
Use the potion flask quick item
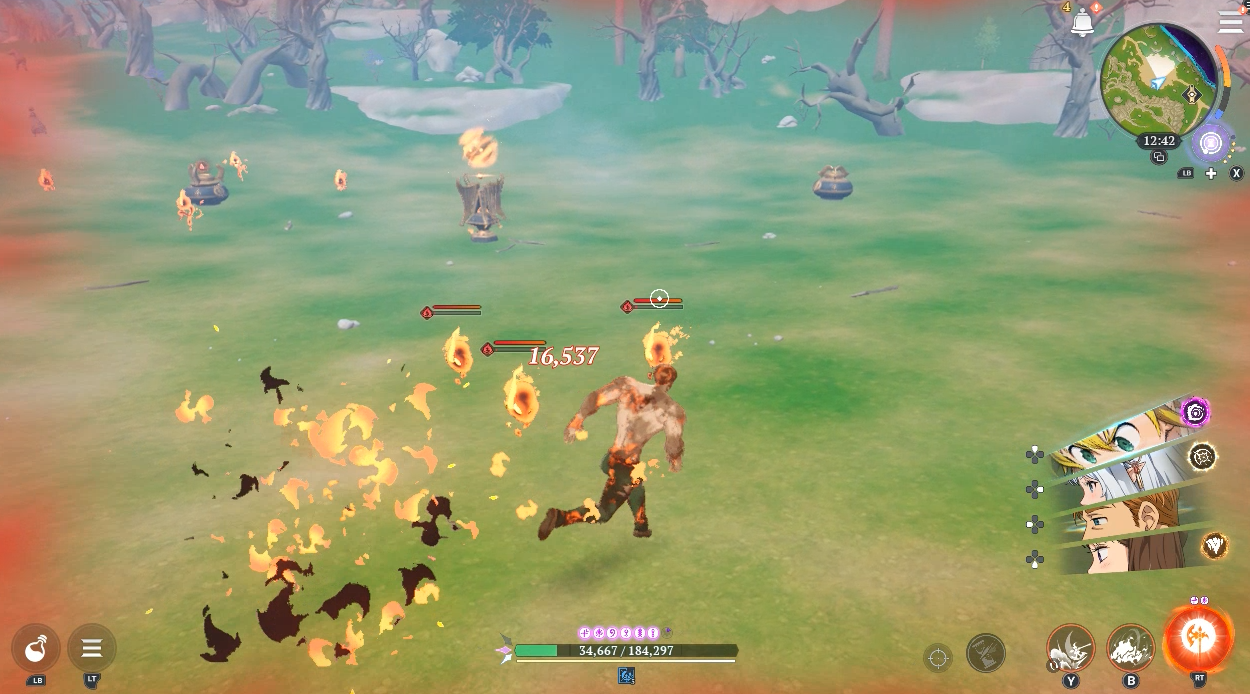point(37,648)
